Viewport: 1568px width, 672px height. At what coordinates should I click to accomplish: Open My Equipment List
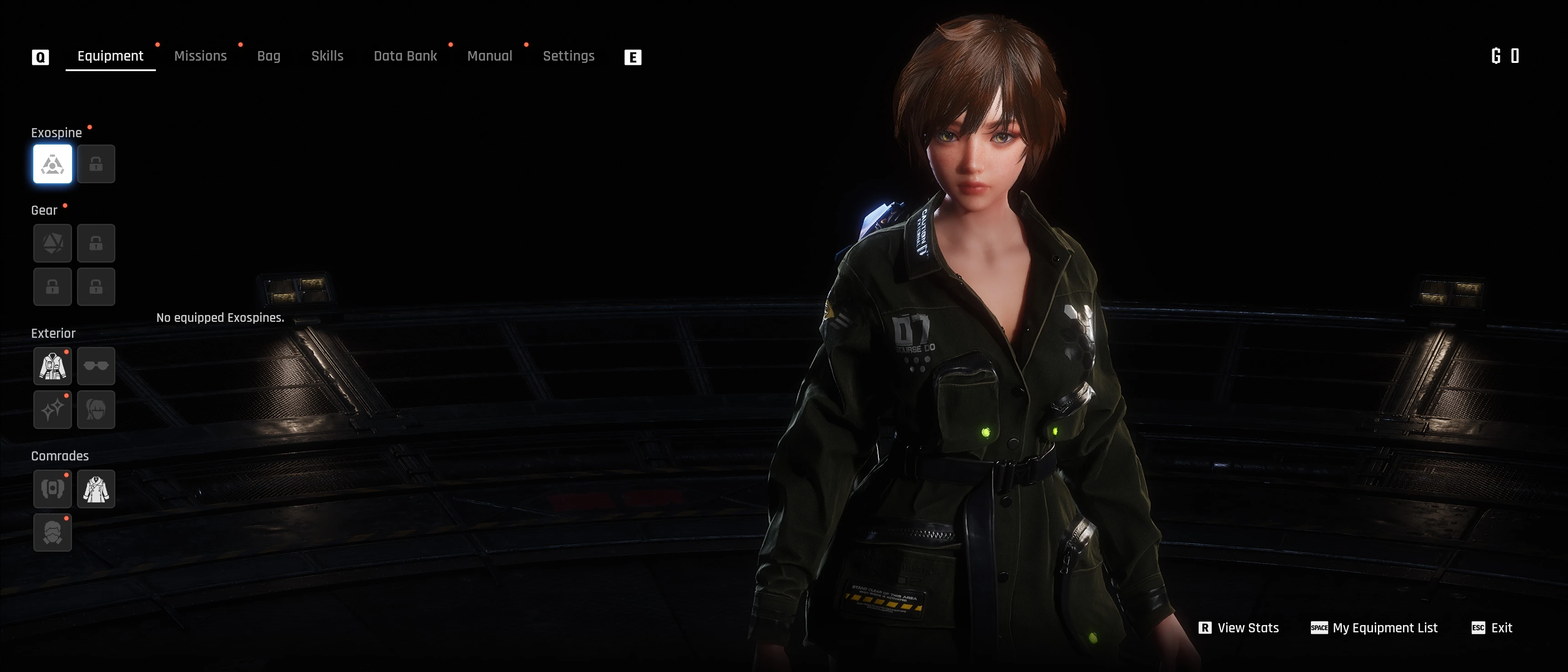(1374, 628)
